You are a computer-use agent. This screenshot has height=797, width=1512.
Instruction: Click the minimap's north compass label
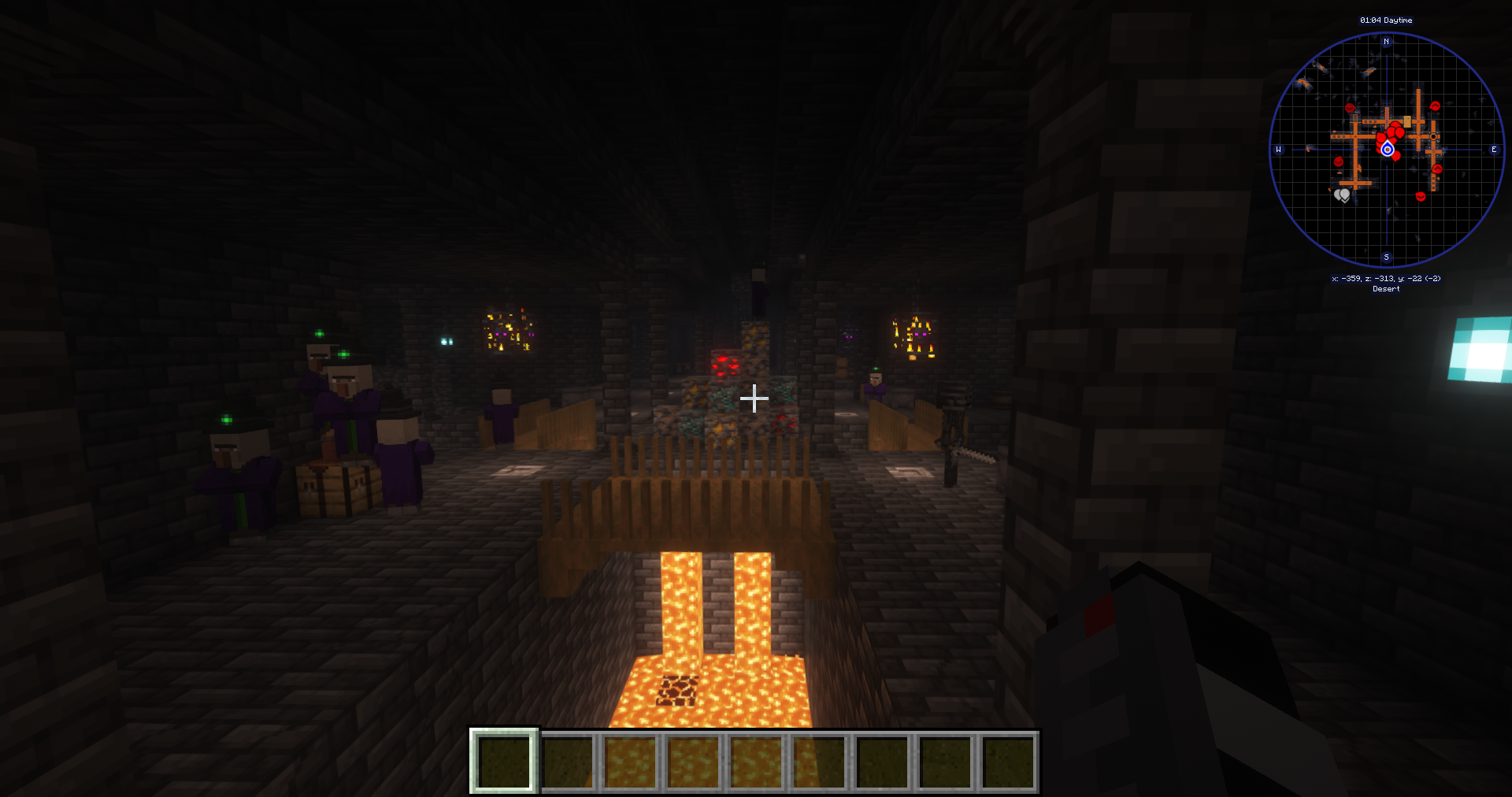[1387, 42]
